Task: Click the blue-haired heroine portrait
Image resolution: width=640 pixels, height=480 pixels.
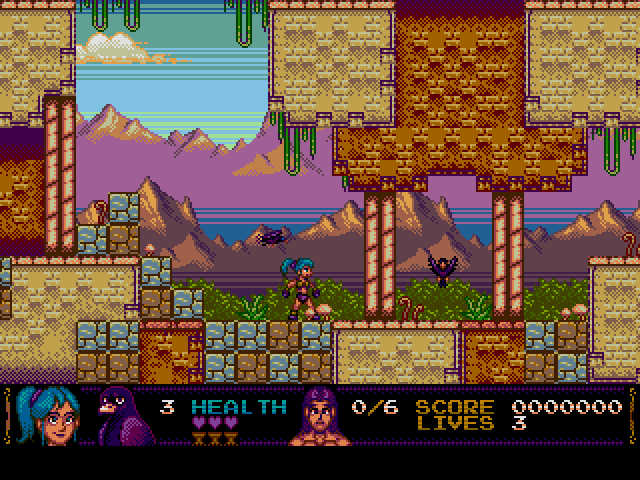Action: (x=52, y=416)
